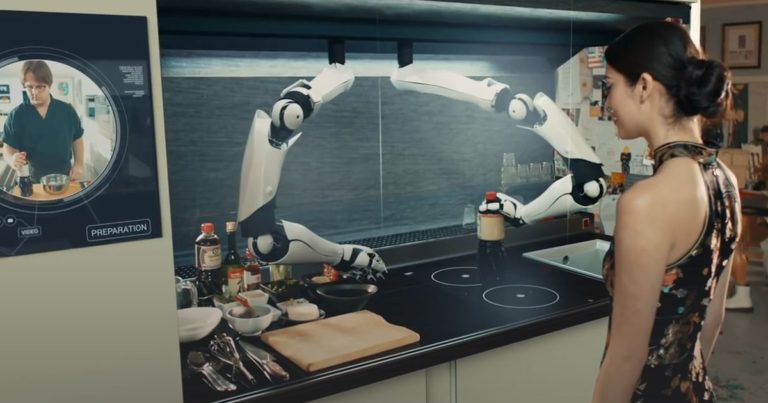Select the Preparation button on the panel
Viewport: 768px width, 403px height.
tap(118, 230)
